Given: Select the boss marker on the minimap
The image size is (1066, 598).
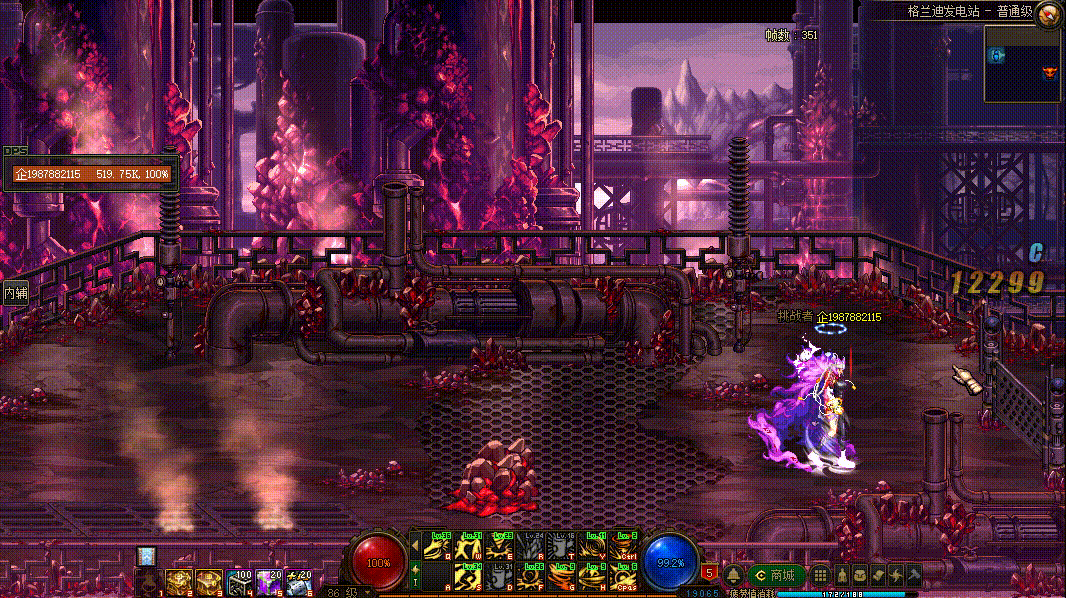Looking at the screenshot, I should click(x=1049, y=72).
